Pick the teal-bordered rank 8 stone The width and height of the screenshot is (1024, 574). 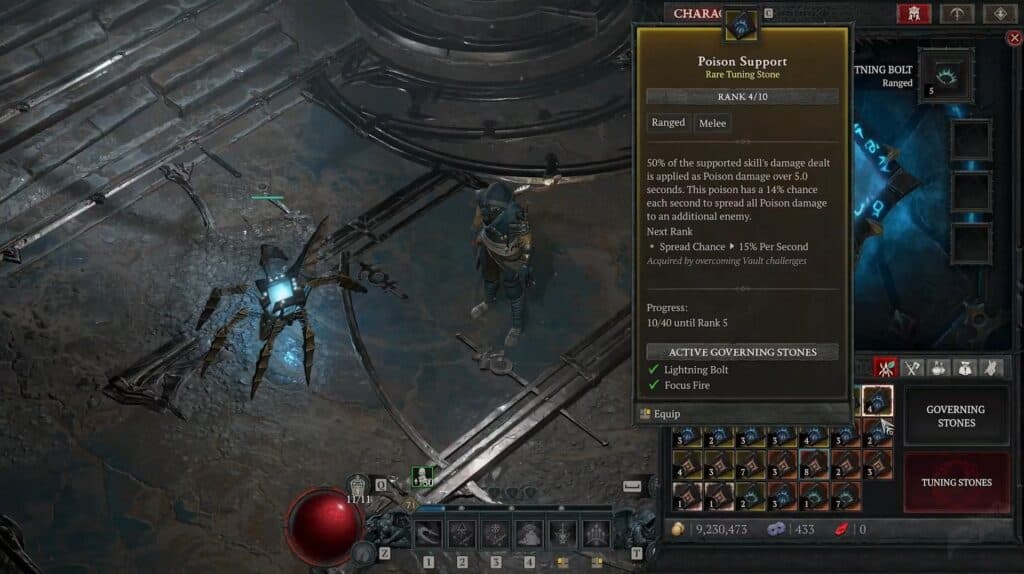812,465
